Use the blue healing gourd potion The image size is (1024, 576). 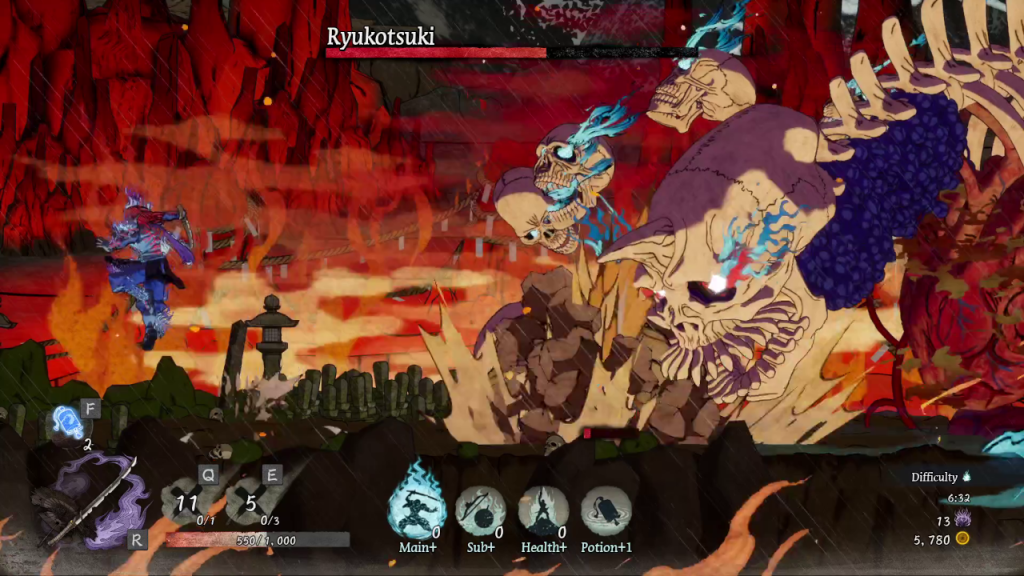pos(68,423)
